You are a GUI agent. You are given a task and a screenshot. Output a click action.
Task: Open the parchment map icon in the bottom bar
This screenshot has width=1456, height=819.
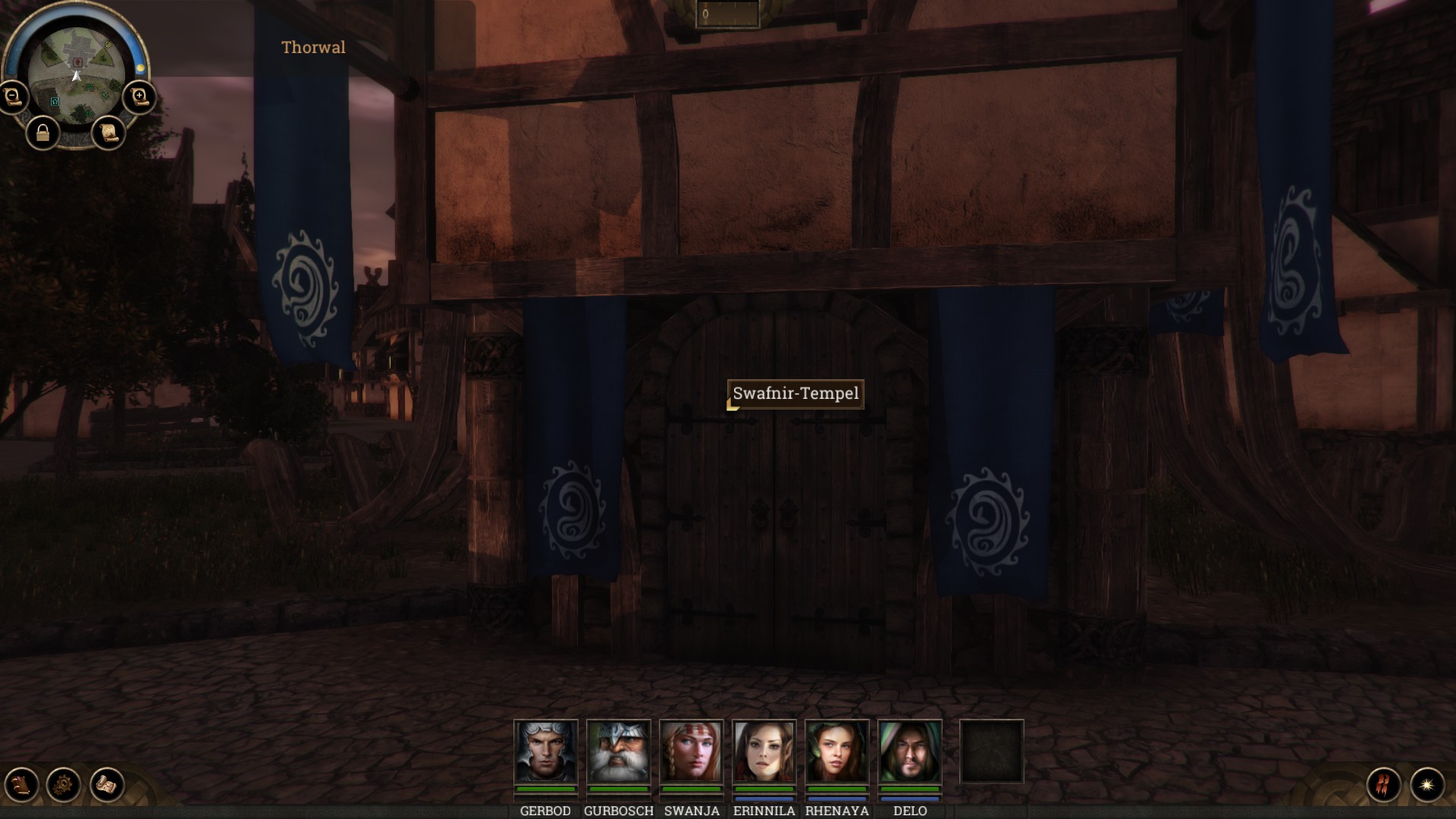[107, 784]
